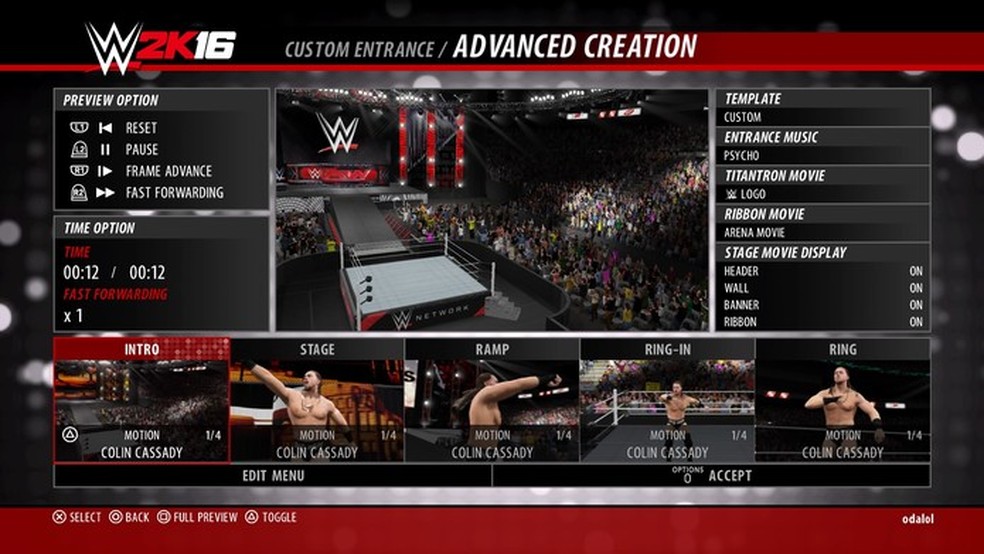
Task: Pause the entrance preview
Action: [141, 149]
